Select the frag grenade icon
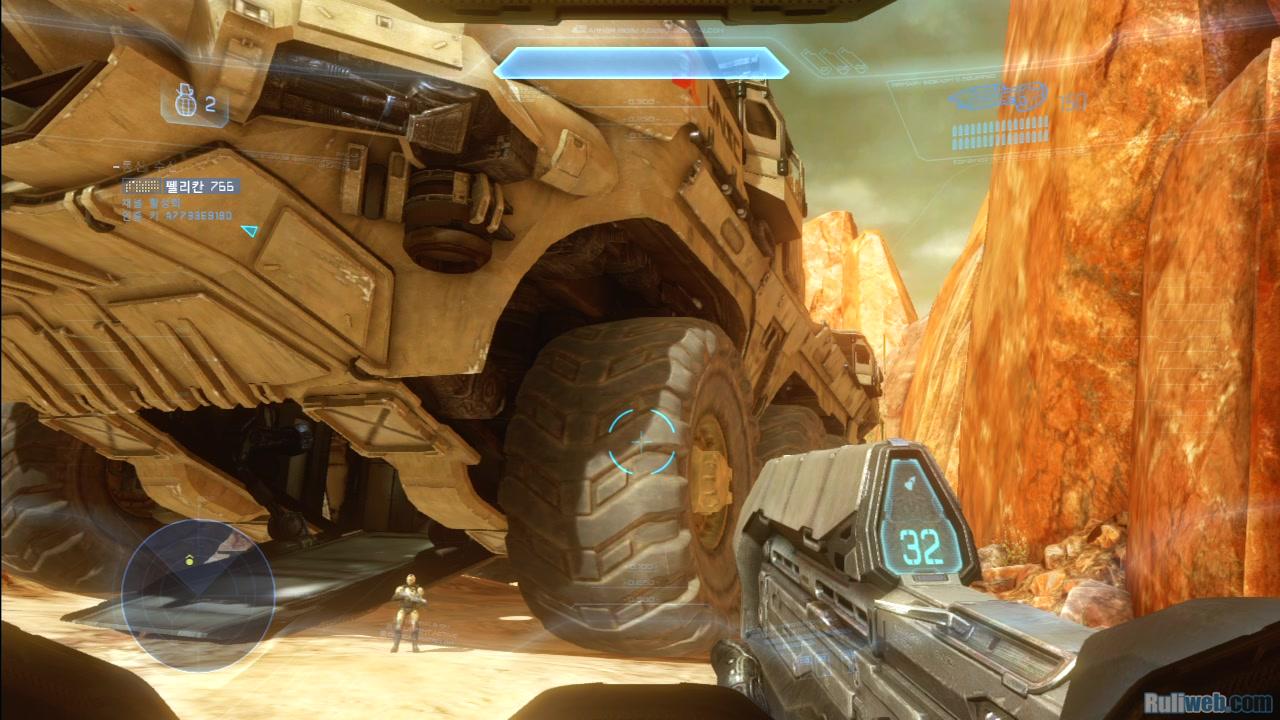 (181, 103)
